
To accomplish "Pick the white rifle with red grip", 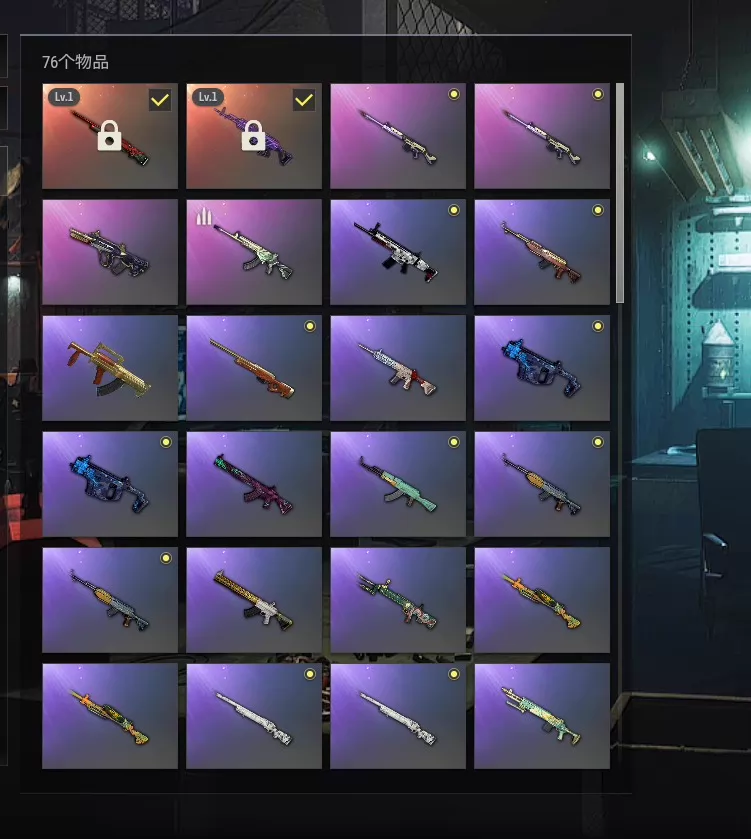I will (x=397, y=368).
